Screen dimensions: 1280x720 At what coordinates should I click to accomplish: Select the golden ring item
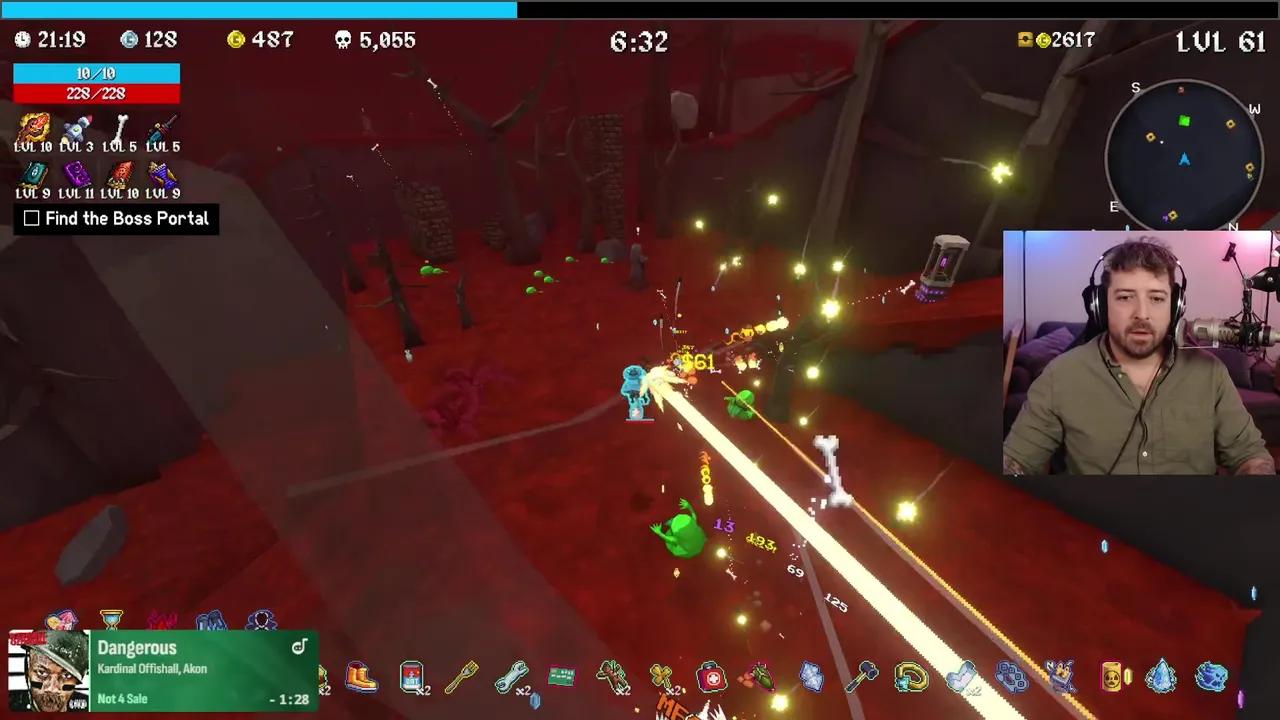(x=911, y=678)
